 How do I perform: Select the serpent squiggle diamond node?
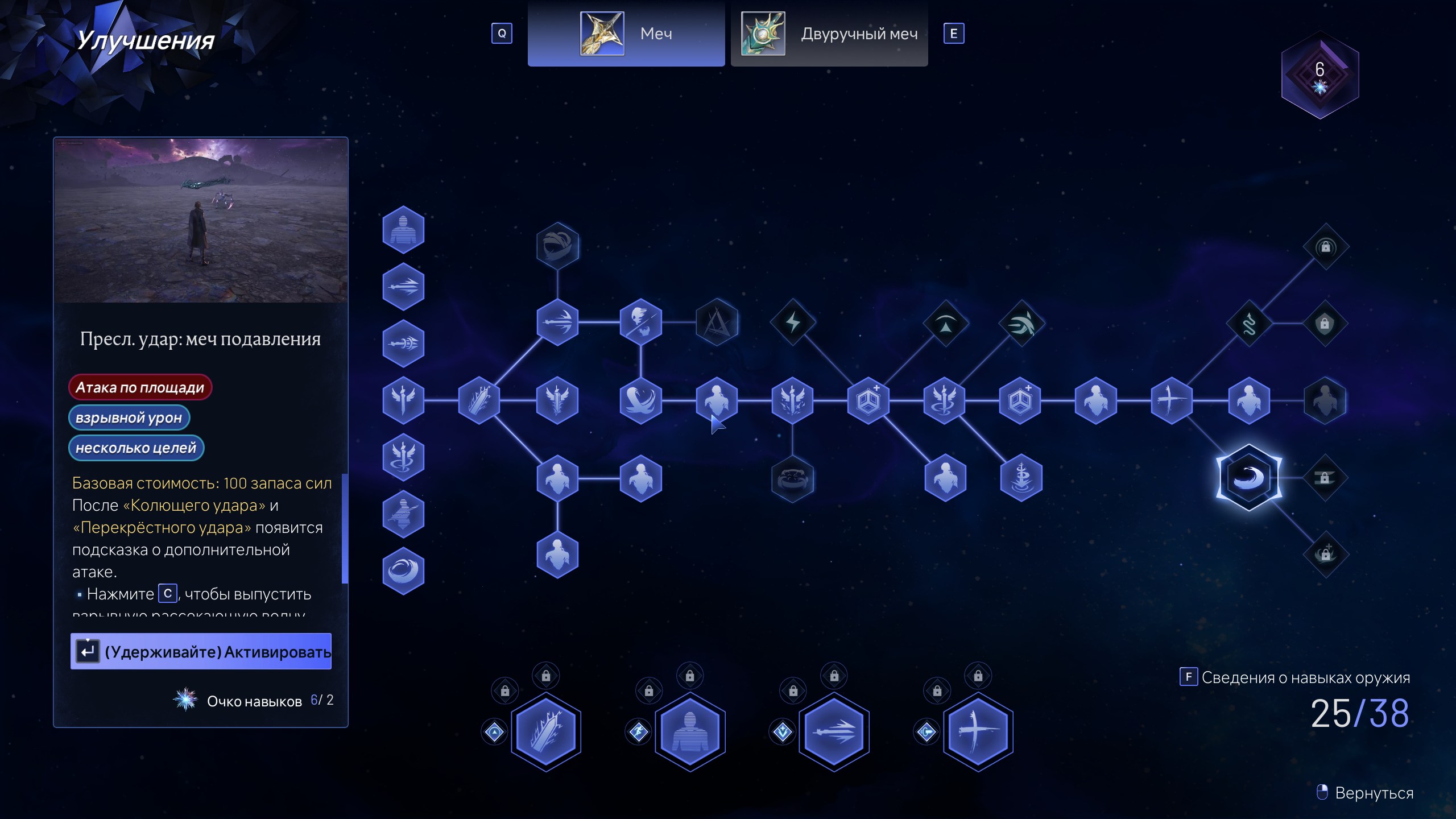click(1249, 324)
